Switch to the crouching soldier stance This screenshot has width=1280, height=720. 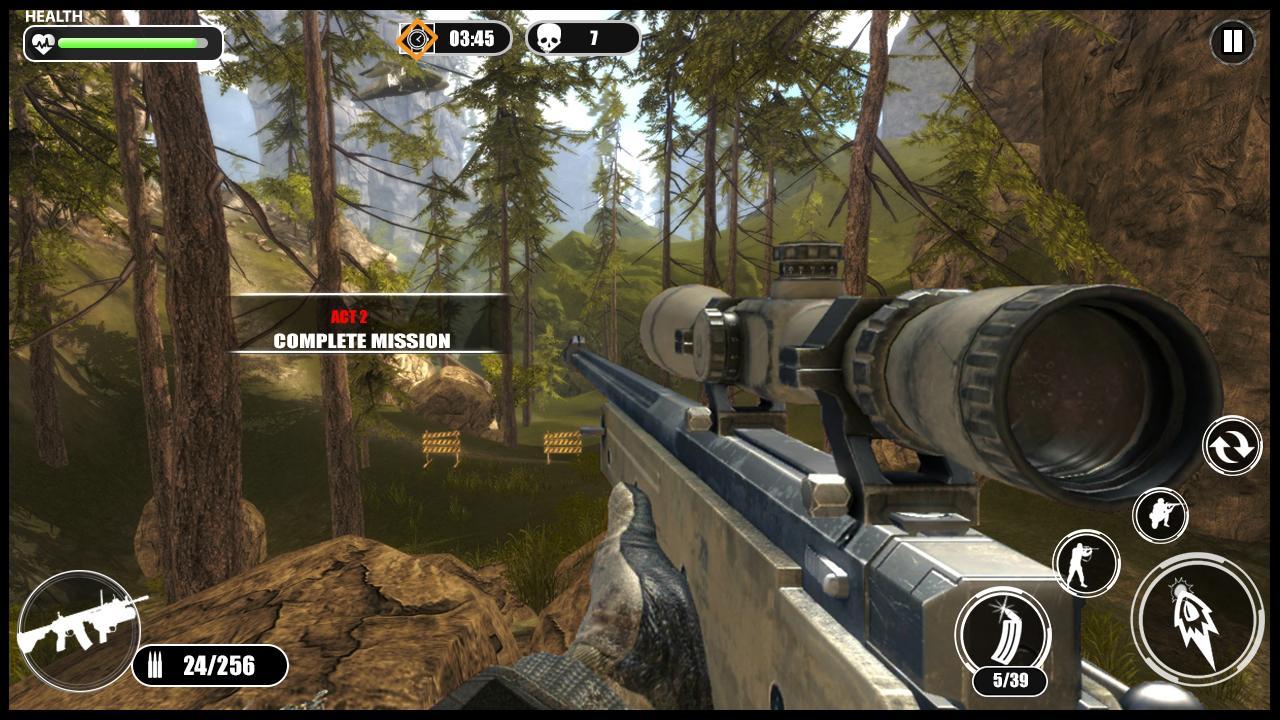pyautogui.click(x=1160, y=516)
